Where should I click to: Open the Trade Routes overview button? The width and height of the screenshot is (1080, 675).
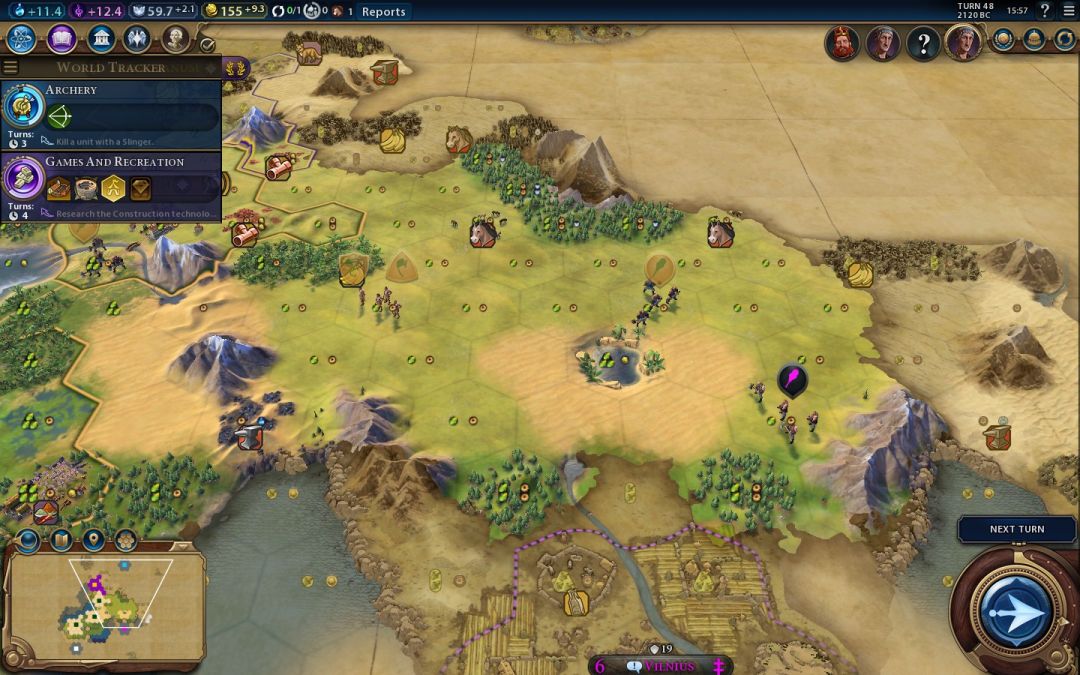click(x=1064, y=40)
